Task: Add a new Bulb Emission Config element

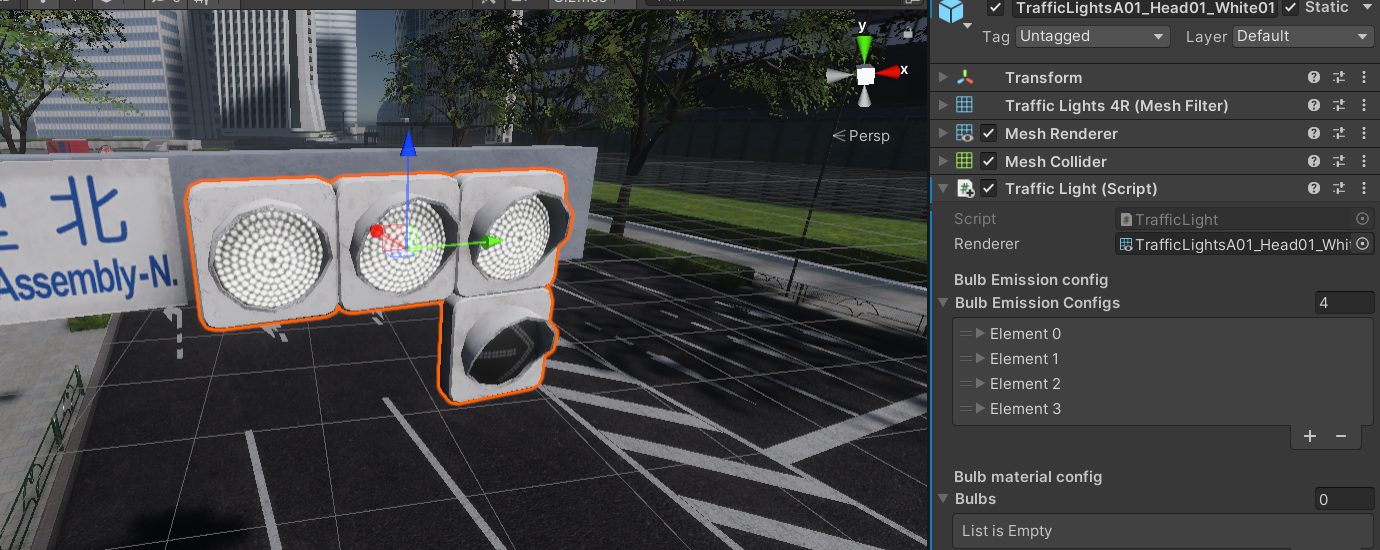Action: tap(1310, 436)
